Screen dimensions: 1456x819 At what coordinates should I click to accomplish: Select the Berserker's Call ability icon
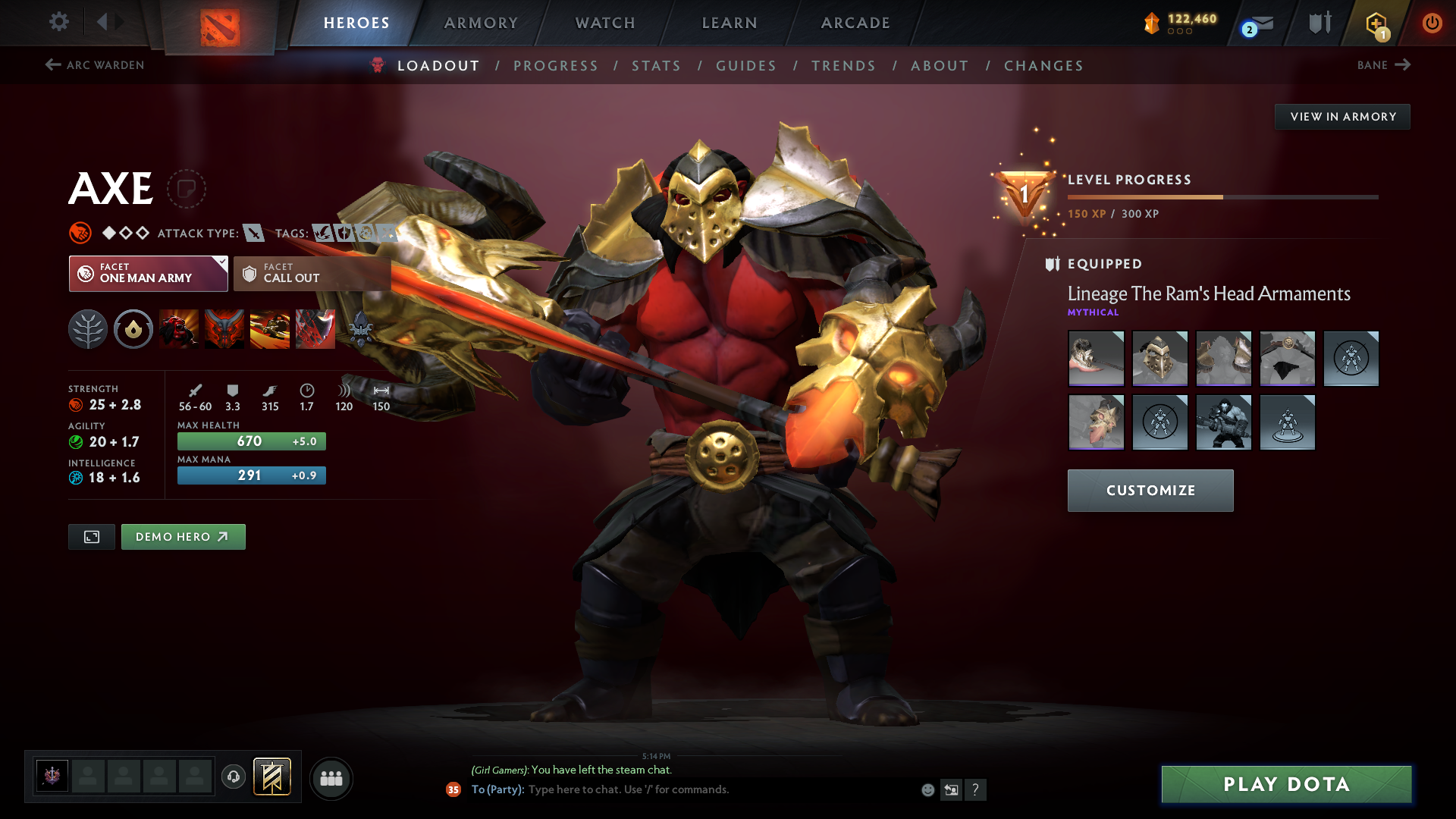[x=179, y=329]
